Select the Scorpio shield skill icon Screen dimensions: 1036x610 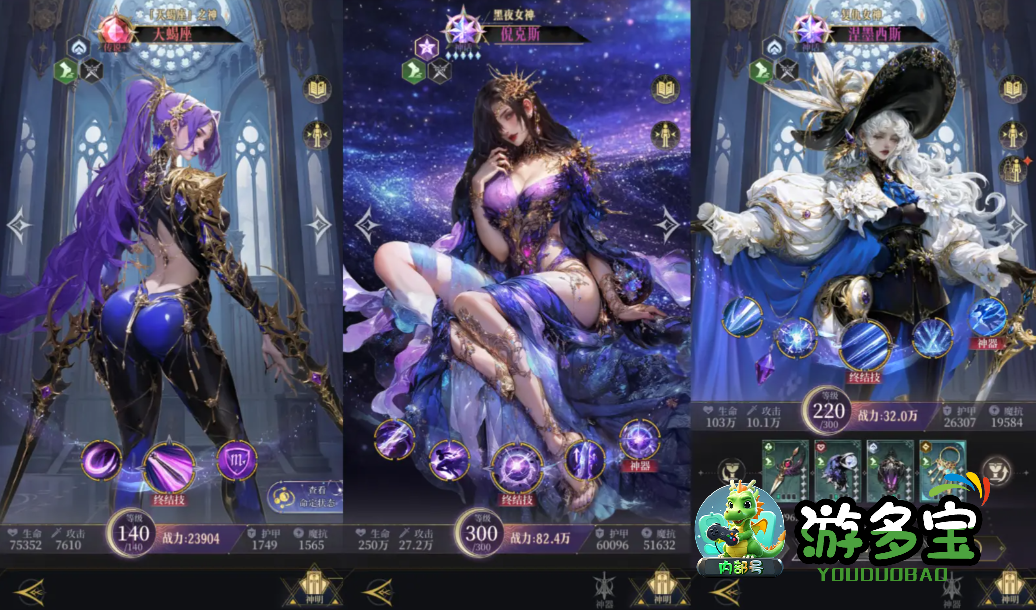pyautogui.click(x=237, y=460)
